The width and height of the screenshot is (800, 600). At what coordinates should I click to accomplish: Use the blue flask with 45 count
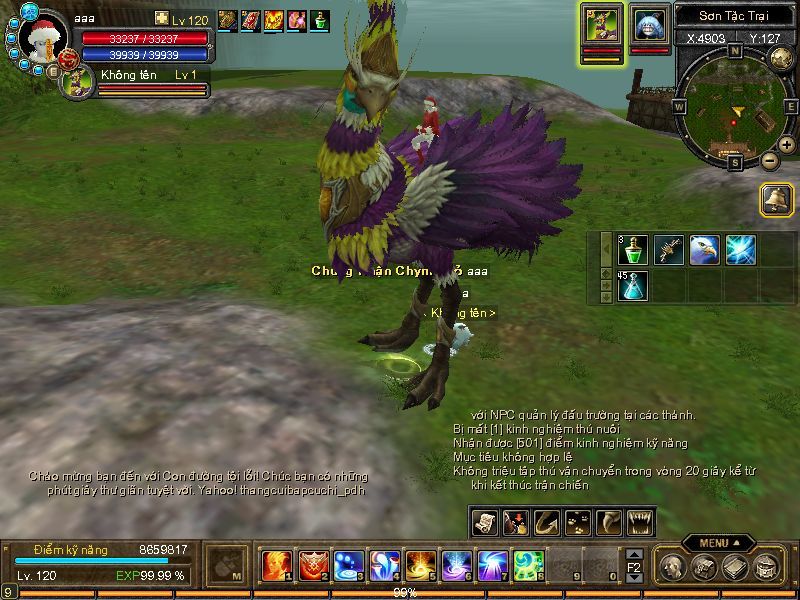(x=632, y=286)
